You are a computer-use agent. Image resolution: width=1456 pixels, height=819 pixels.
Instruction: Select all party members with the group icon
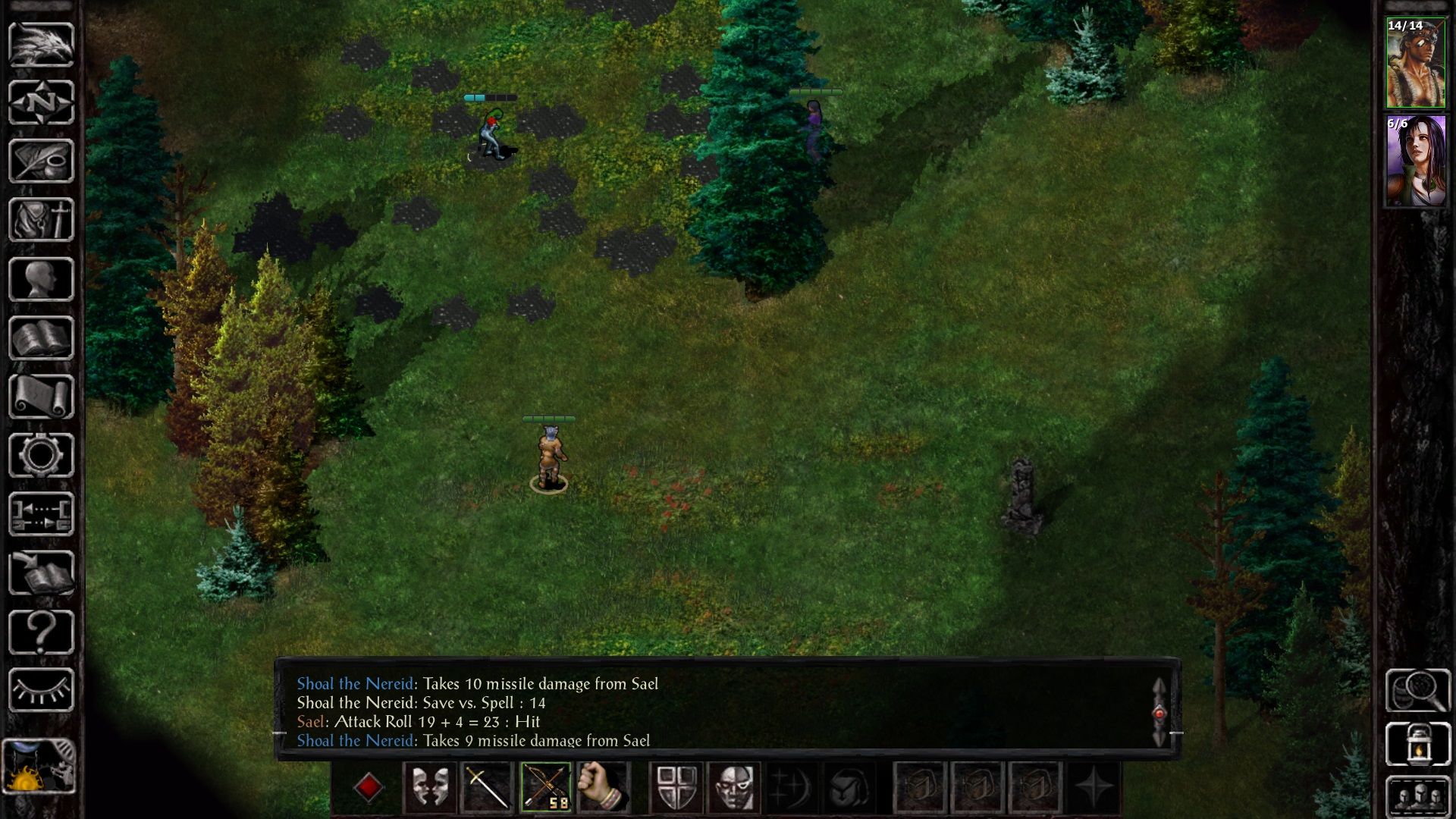(1417, 796)
